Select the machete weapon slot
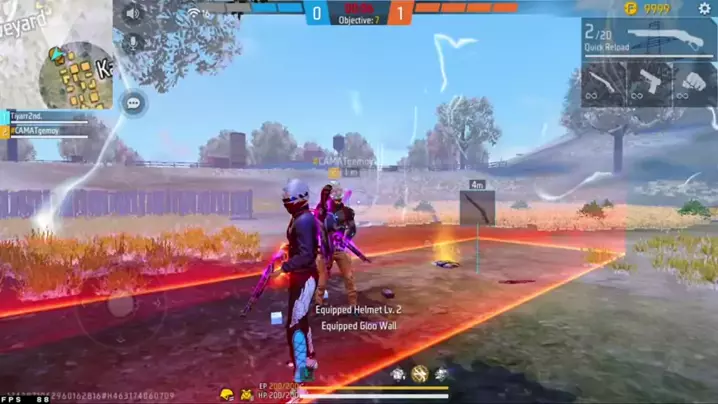This screenshot has width=718, height=404. click(x=604, y=82)
